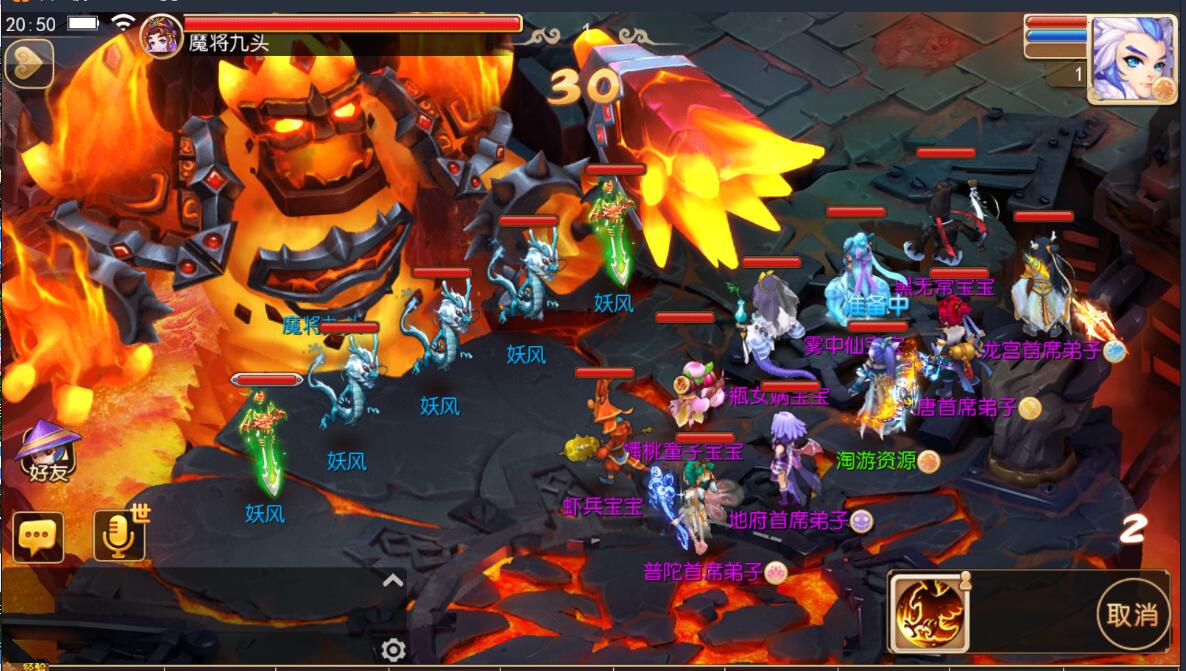The height and width of the screenshot is (671, 1186).
Task: Open the 好友 friends list
Action: coord(46,453)
